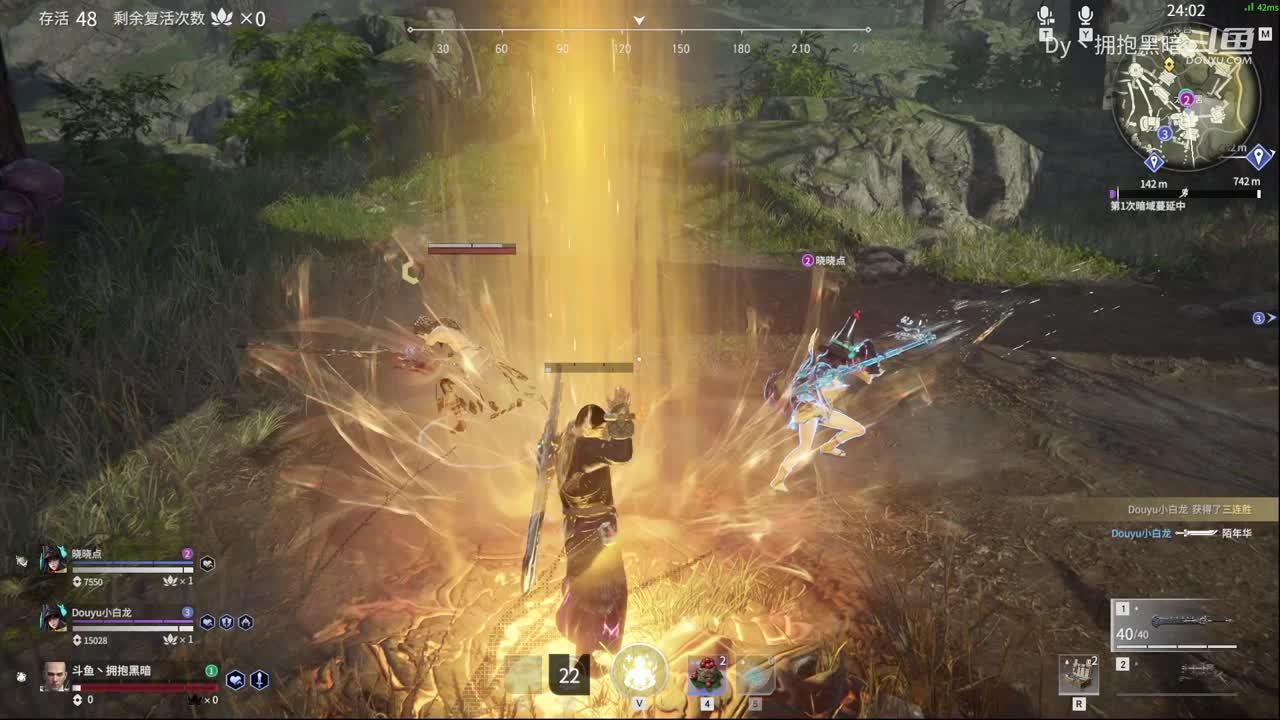
Task: Select teammate Douyu小白龙 portrait
Action: (x=54, y=618)
